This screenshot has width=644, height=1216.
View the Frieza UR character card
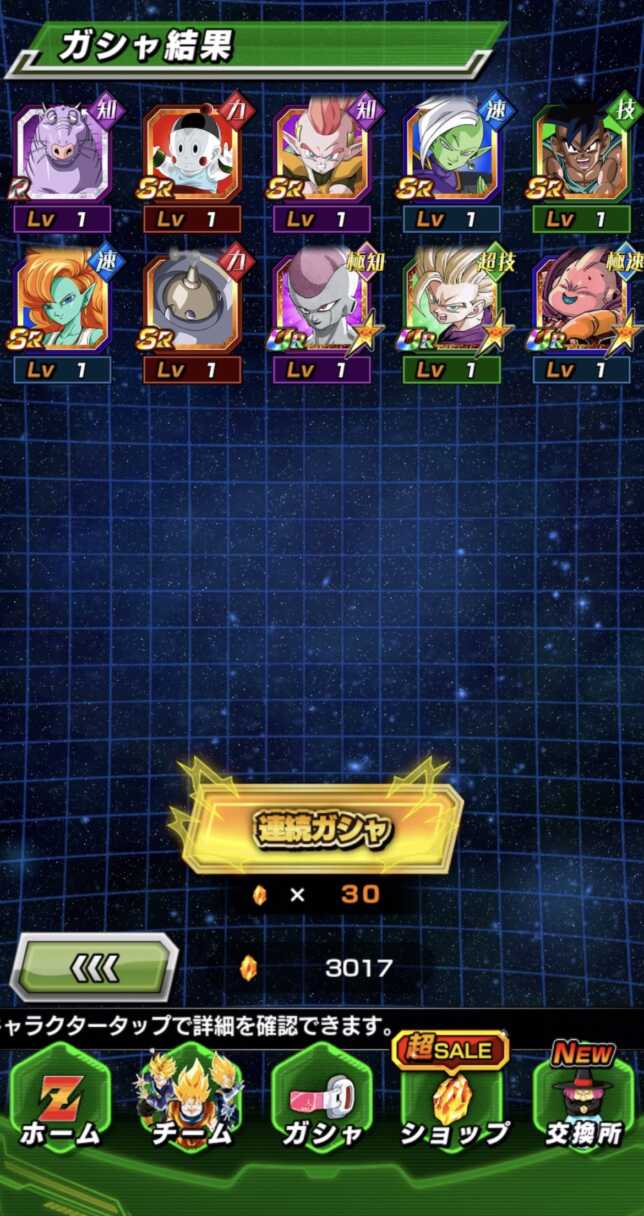click(322, 302)
